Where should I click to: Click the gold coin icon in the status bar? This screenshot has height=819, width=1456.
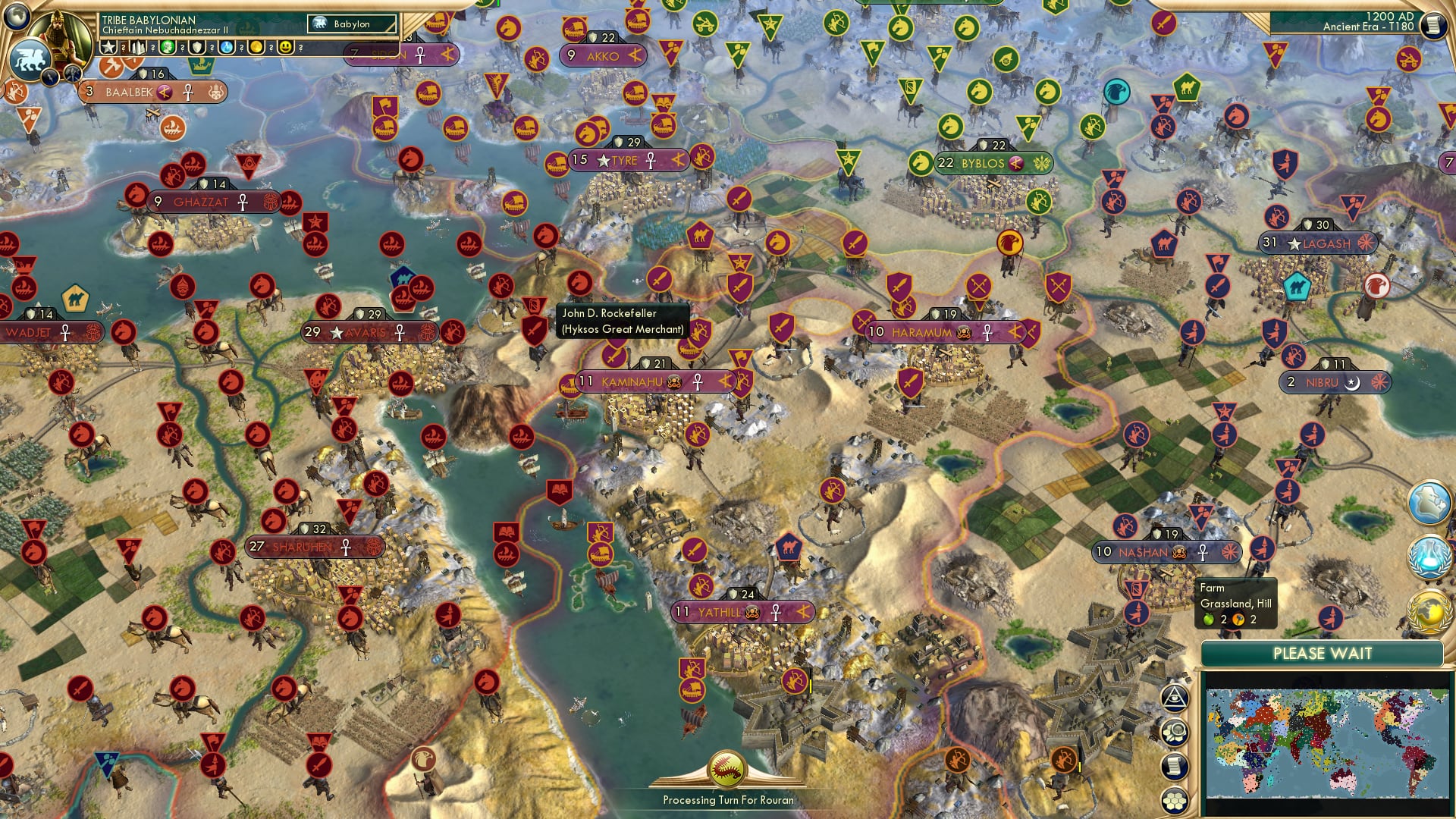pos(256,48)
